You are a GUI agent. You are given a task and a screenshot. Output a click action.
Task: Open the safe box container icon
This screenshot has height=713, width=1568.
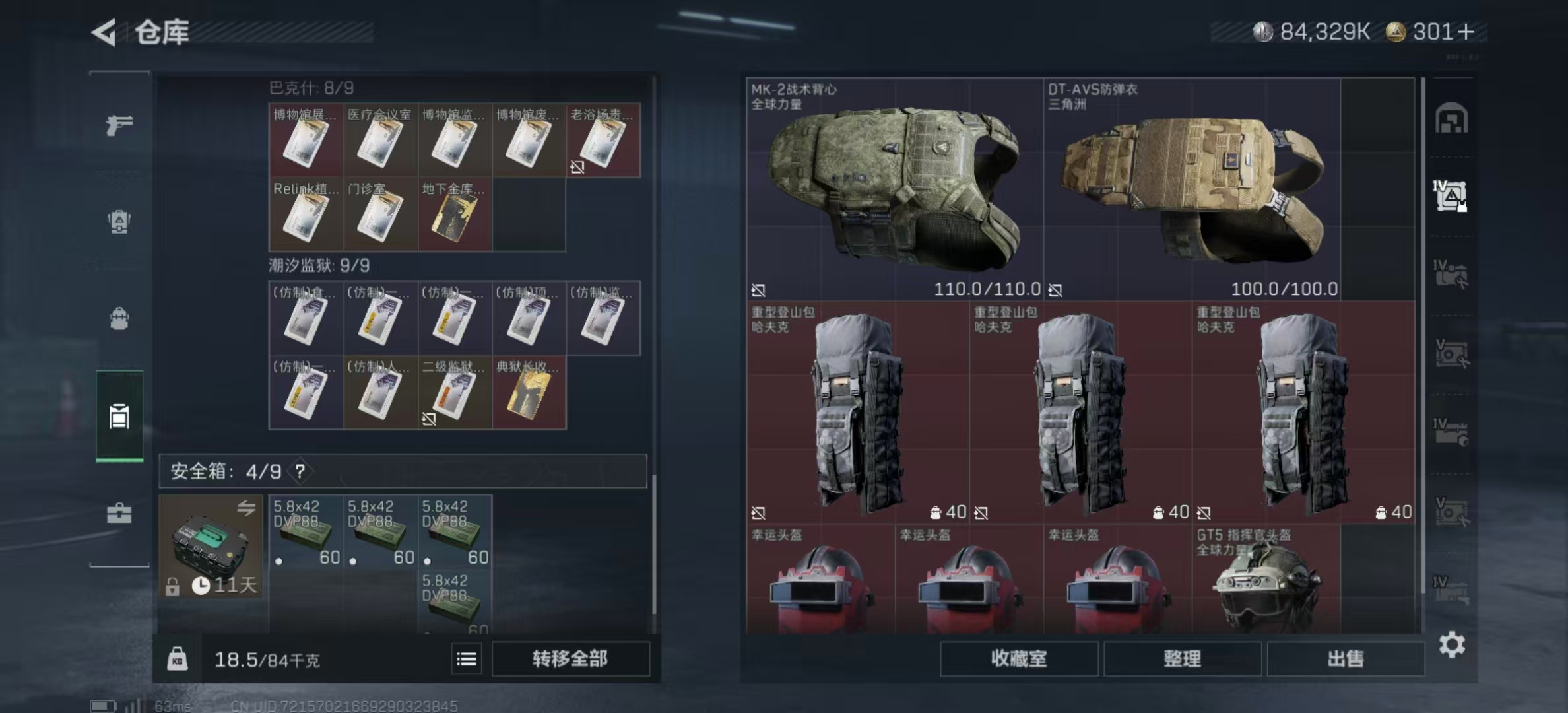point(211,546)
